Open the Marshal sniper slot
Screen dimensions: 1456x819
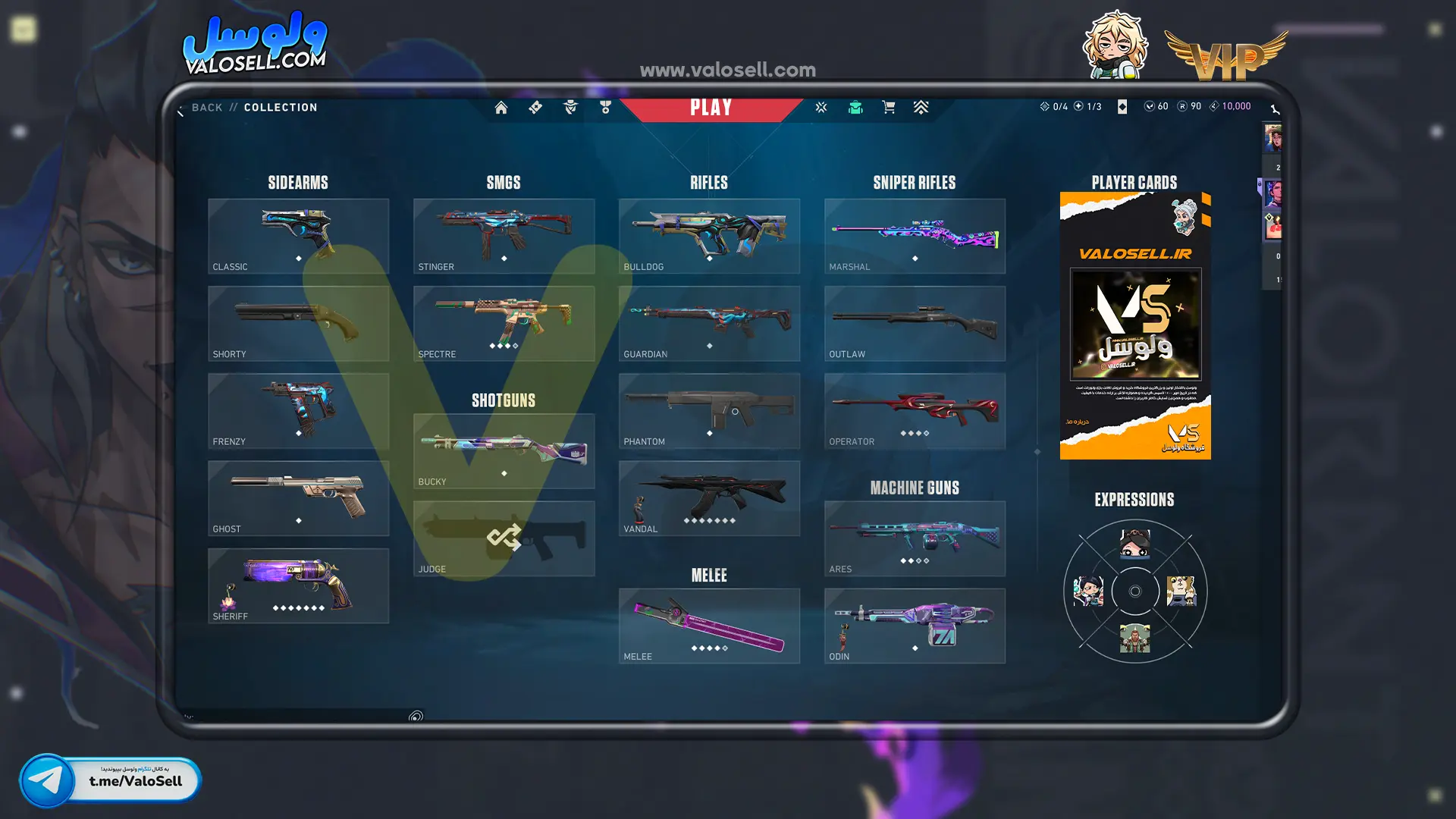click(915, 236)
